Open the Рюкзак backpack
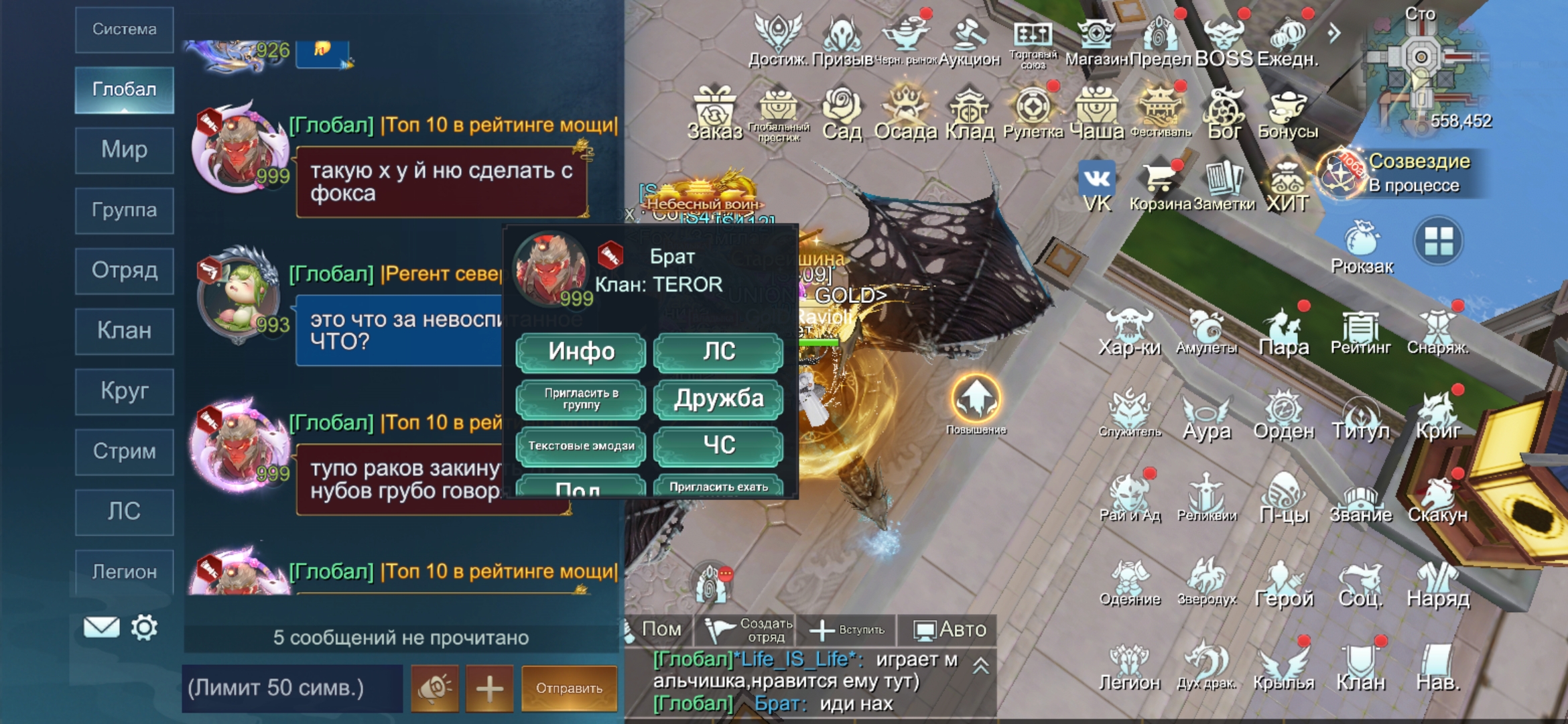 tap(1362, 246)
